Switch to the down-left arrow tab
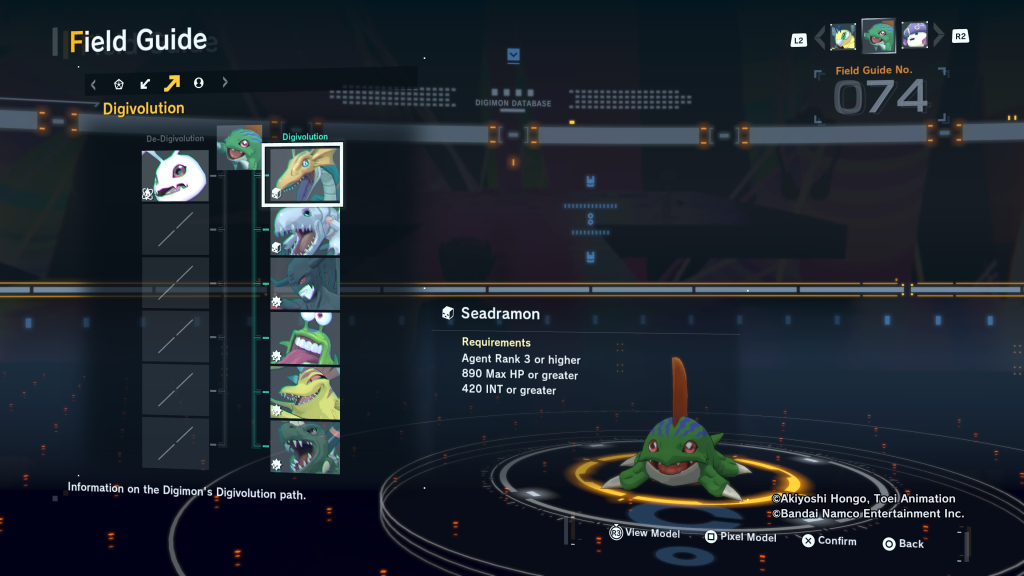The image size is (1024, 576). tap(145, 84)
